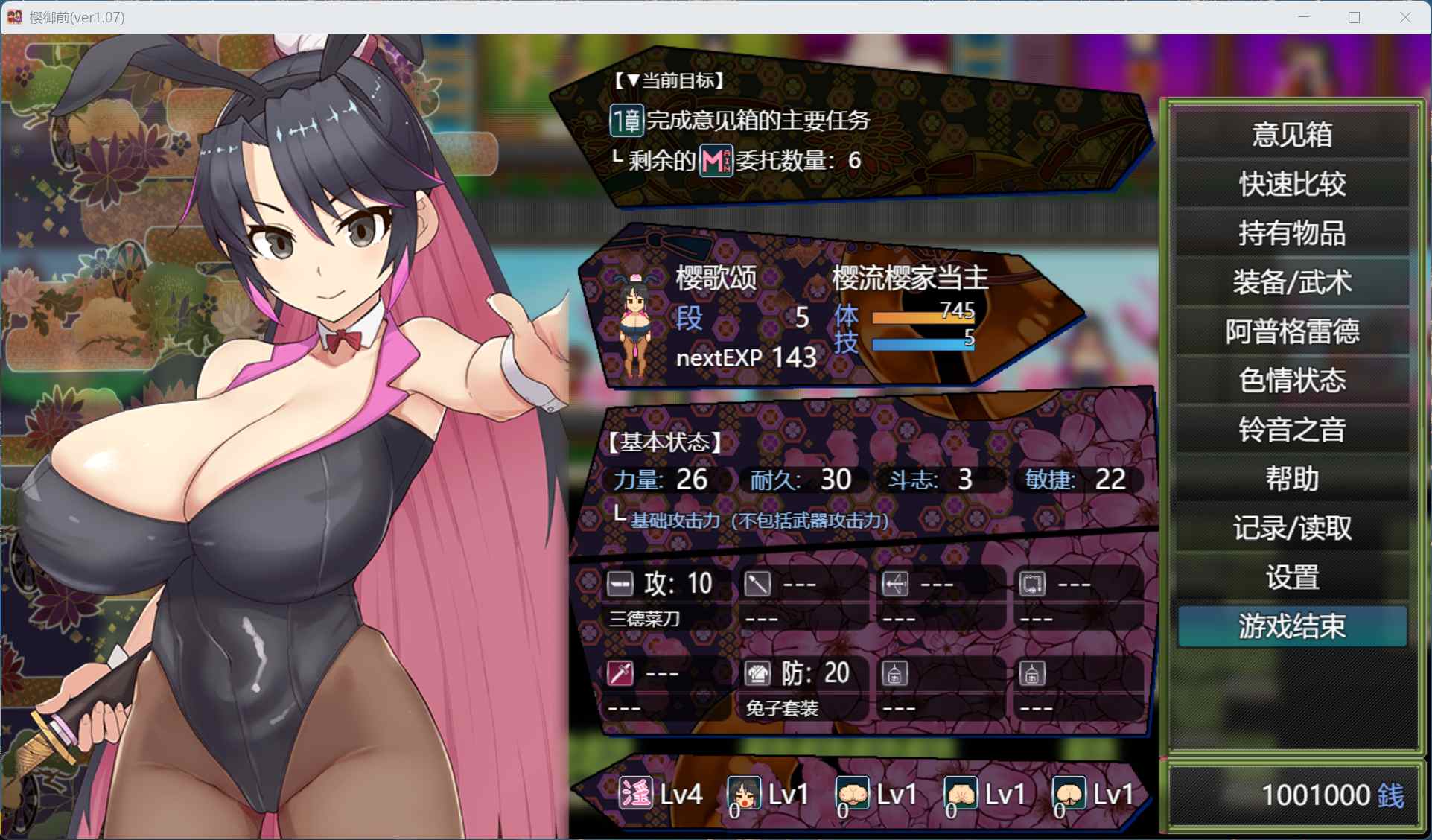
Task: Click the spear equipment slot icon
Action: (758, 583)
